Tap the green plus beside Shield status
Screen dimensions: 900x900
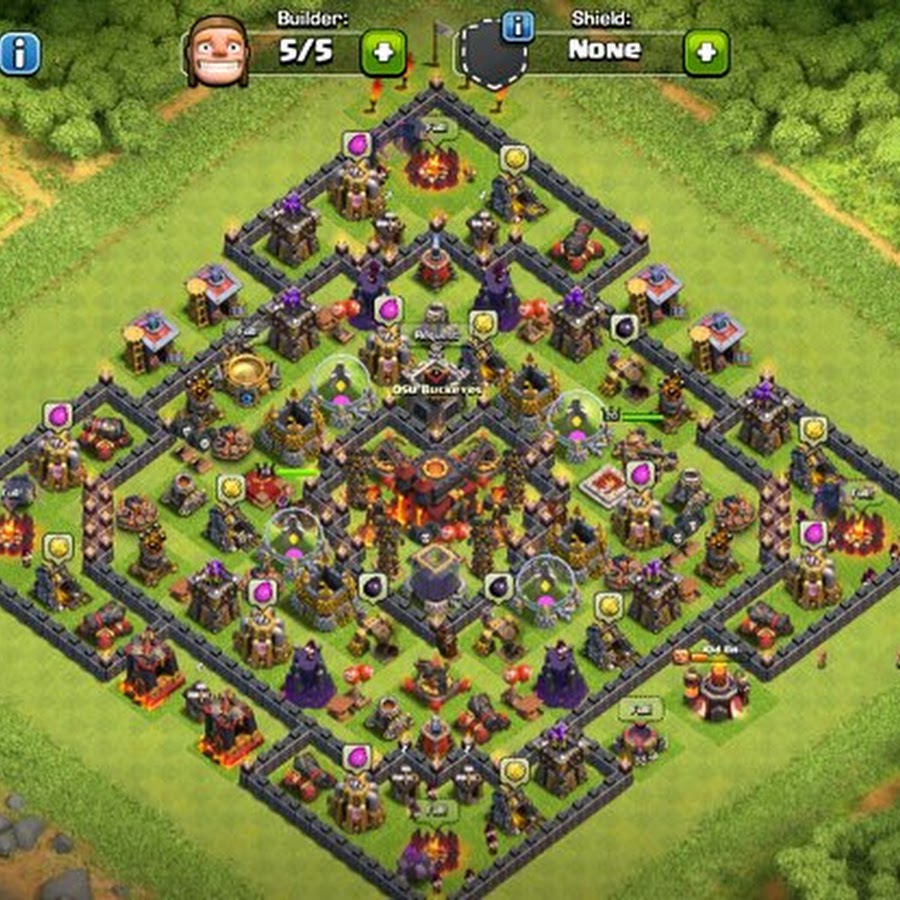coord(706,52)
